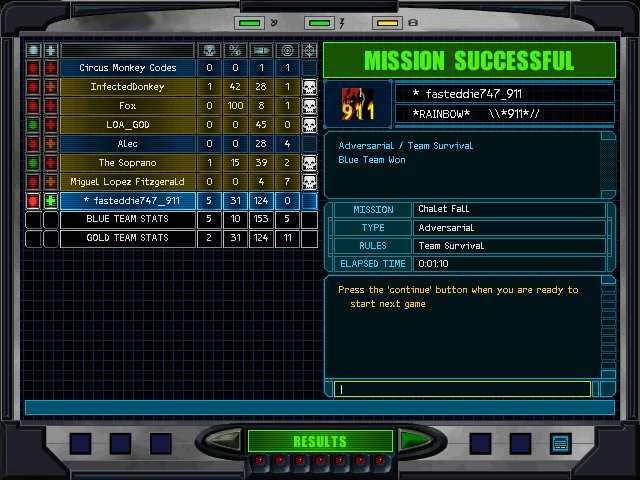Select the Circus Monkey Codes player row
The height and width of the screenshot is (480, 640).
coord(127,68)
